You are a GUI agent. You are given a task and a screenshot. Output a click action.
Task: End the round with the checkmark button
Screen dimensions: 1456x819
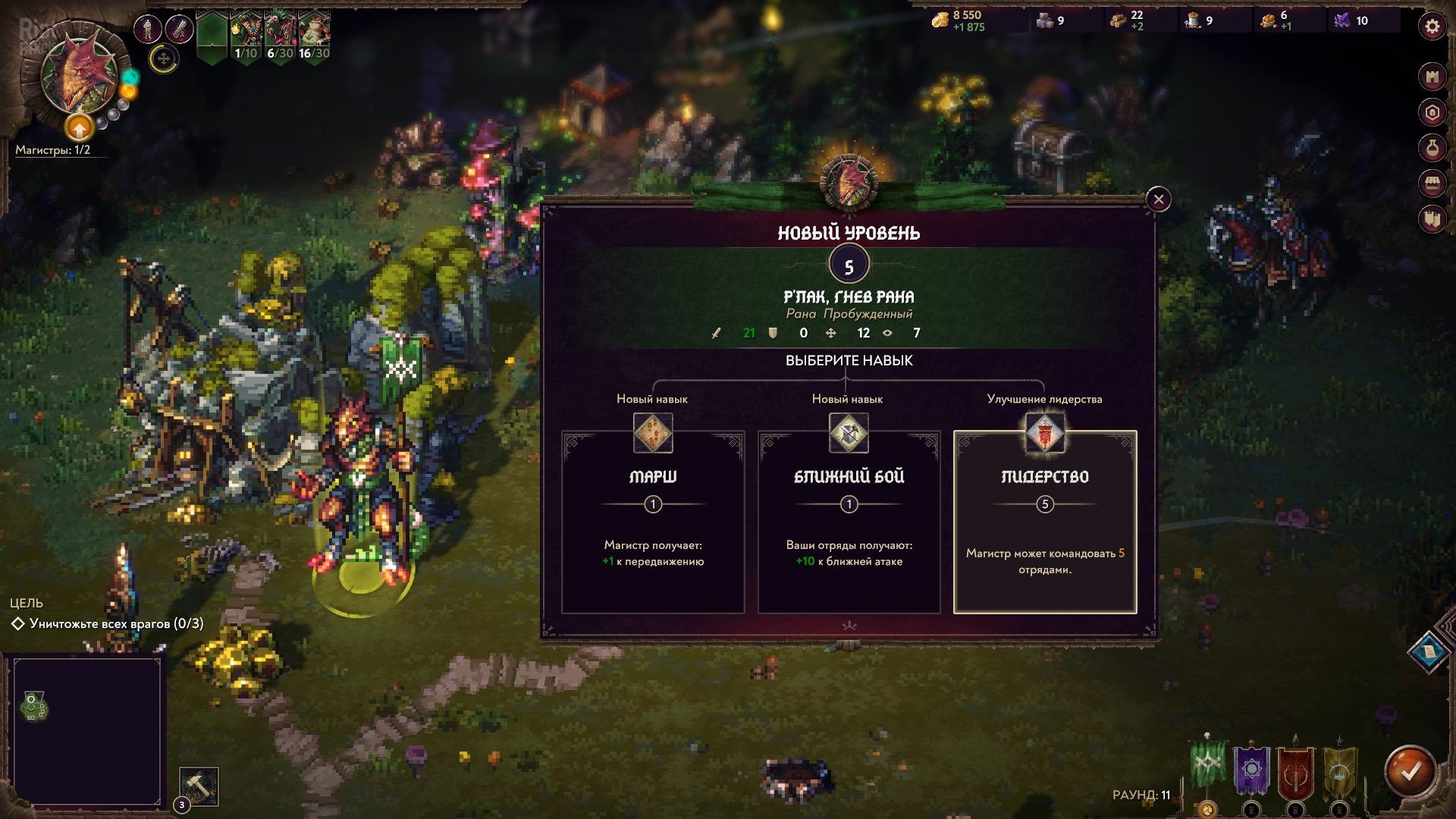point(1410,772)
